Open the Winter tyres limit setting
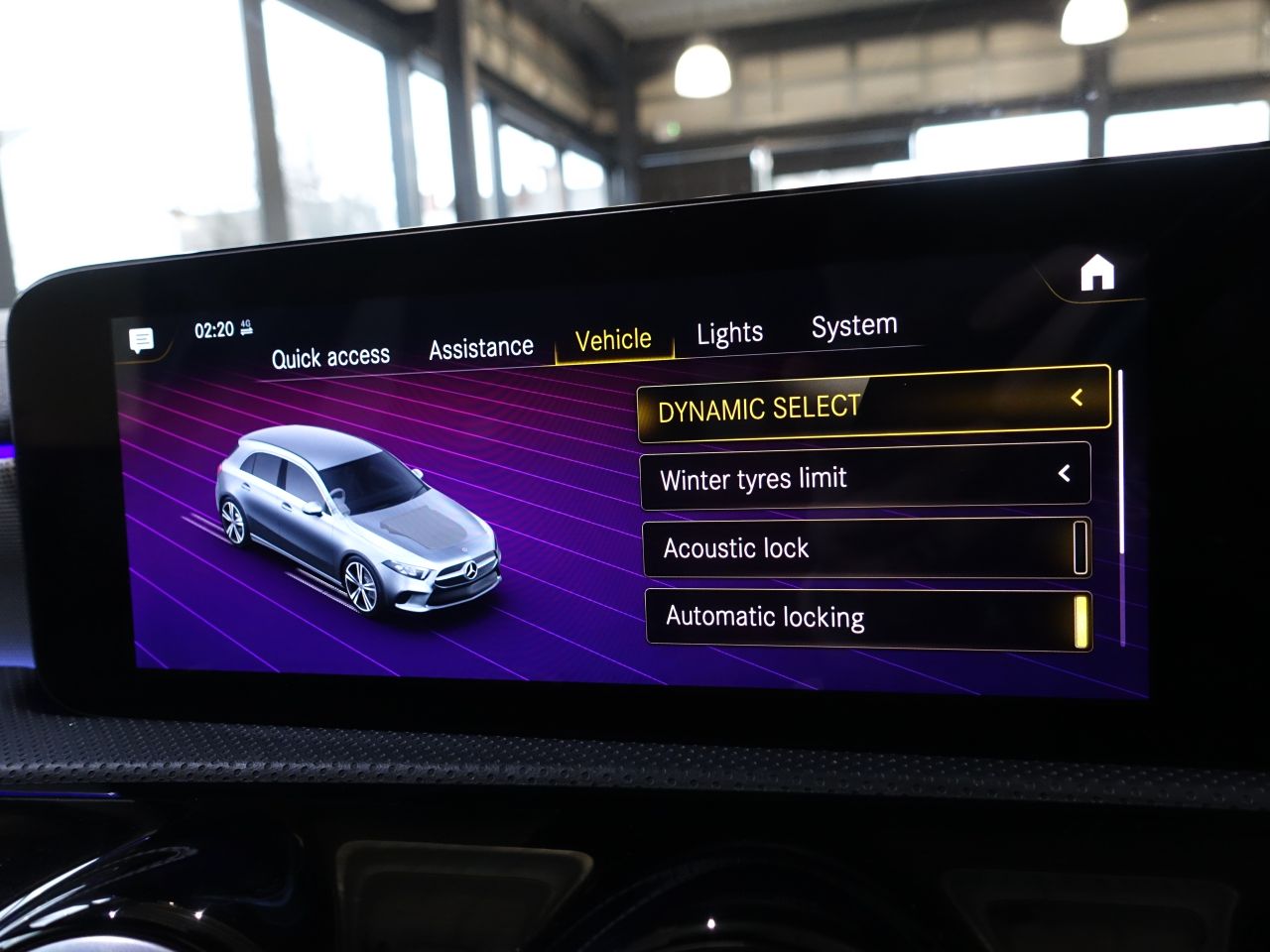1270x952 pixels. point(865,477)
